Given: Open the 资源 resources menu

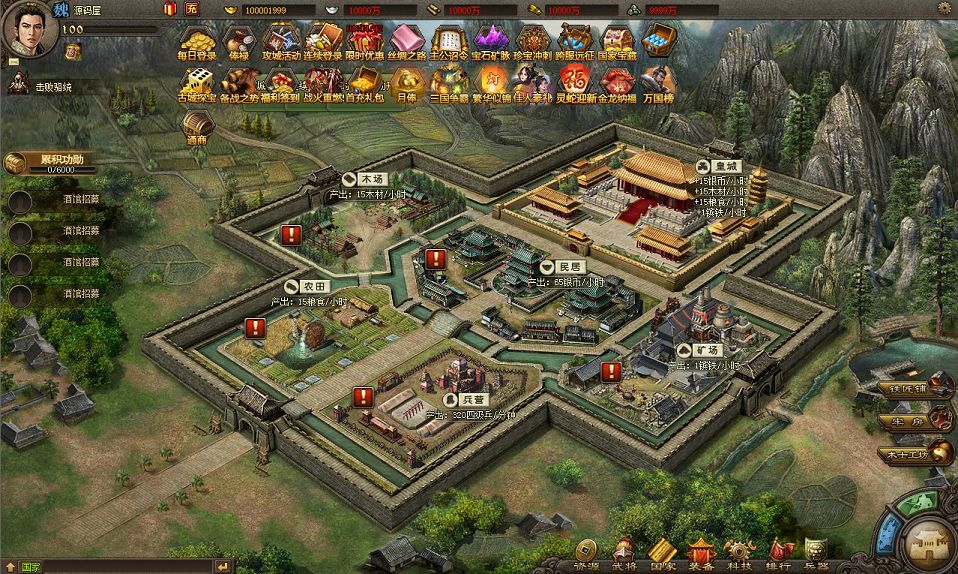Looking at the screenshot, I should (x=585, y=553).
